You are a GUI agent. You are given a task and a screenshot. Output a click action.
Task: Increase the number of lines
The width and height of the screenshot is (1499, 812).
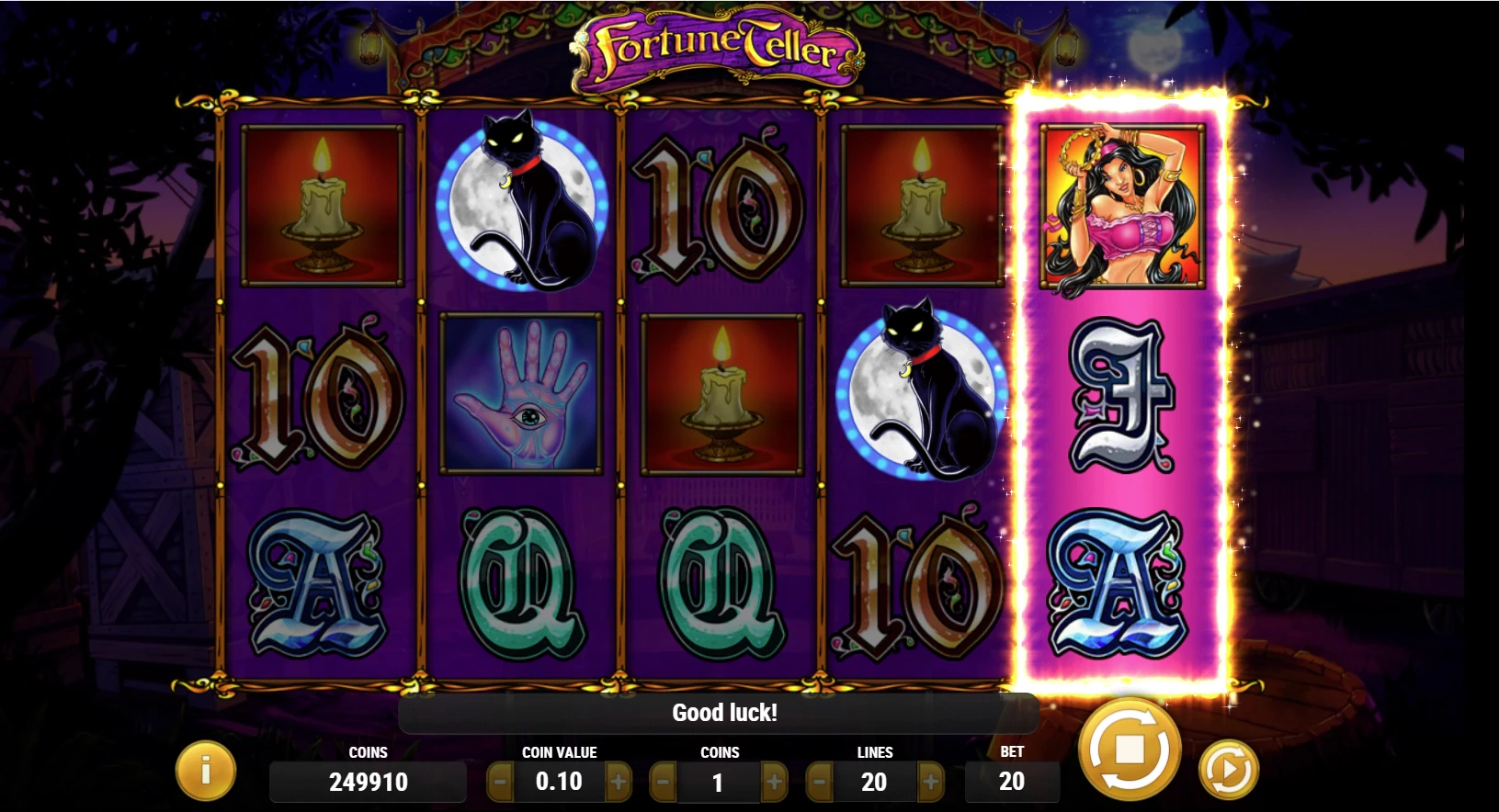click(933, 782)
